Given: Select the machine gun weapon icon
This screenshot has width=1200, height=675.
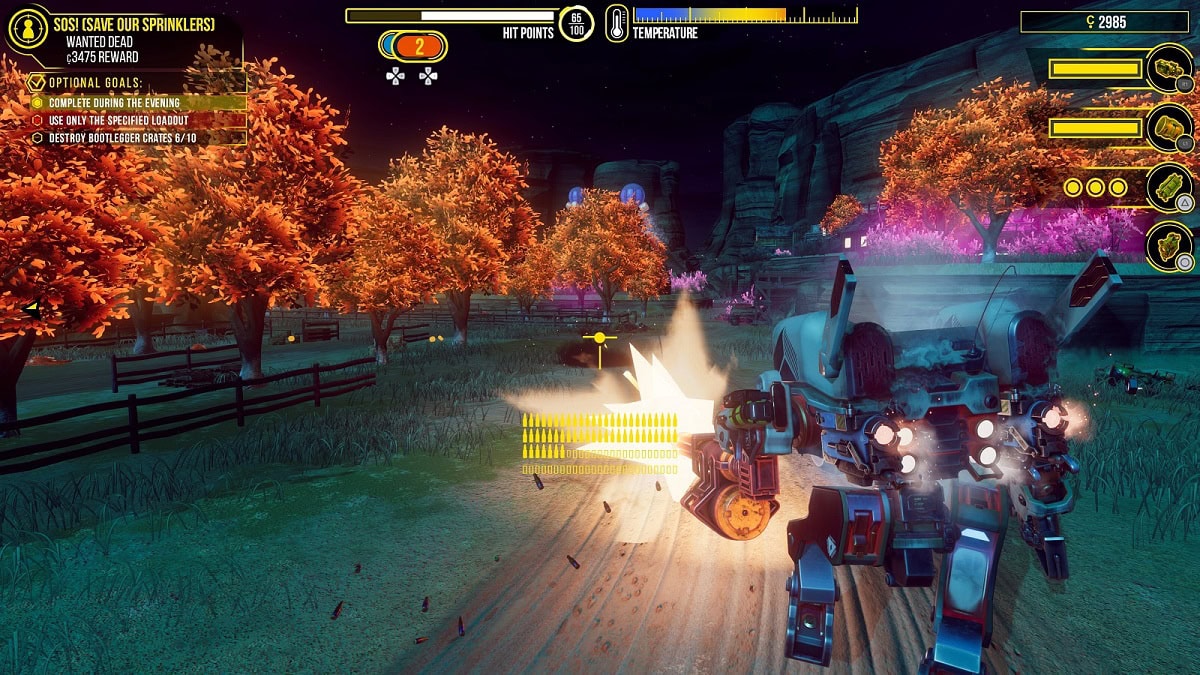Looking at the screenshot, I should [1168, 68].
